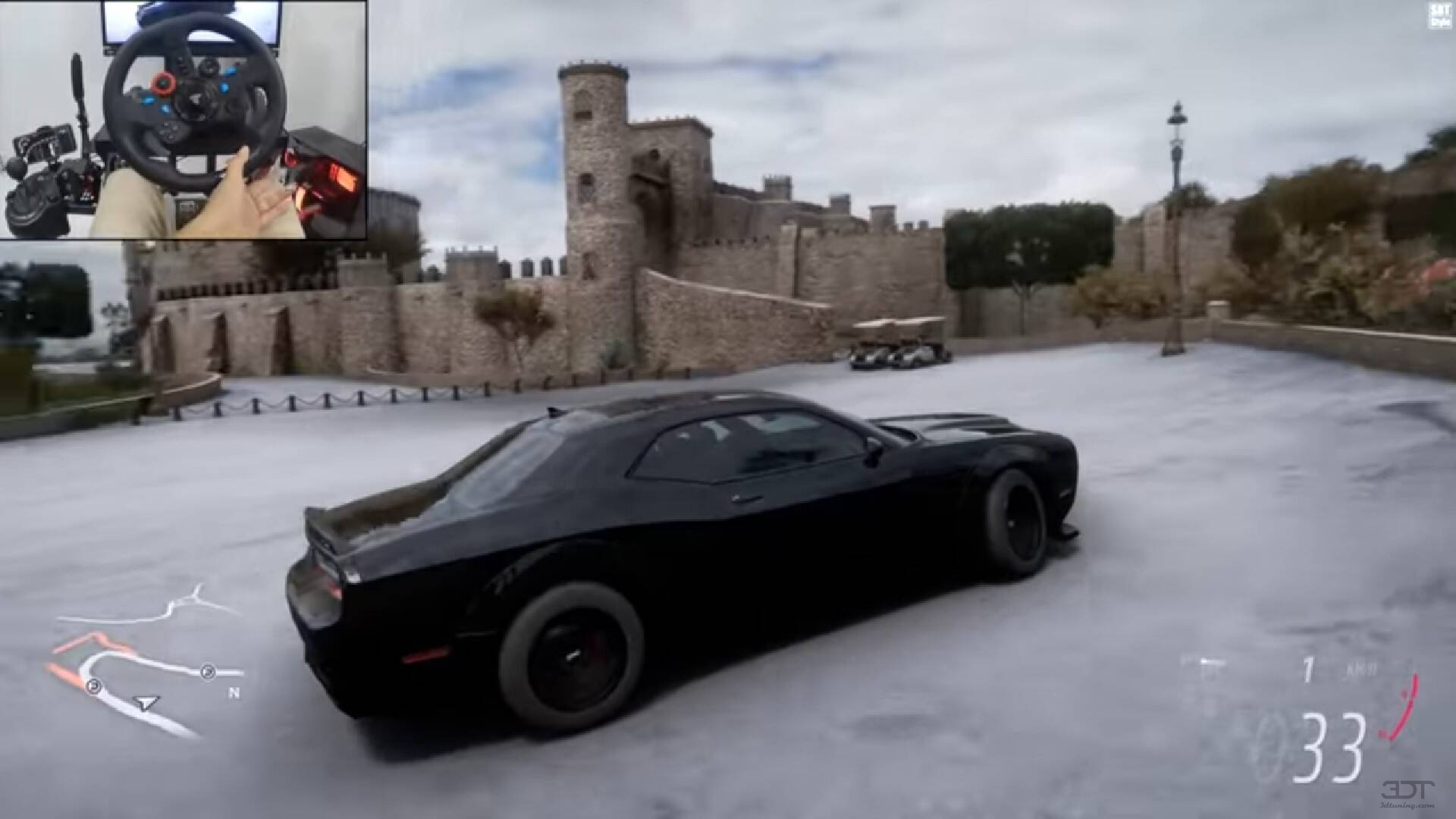Click the gear indicator showing 1
This screenshot has height=819, width=1456.
tap(1308, 668)
